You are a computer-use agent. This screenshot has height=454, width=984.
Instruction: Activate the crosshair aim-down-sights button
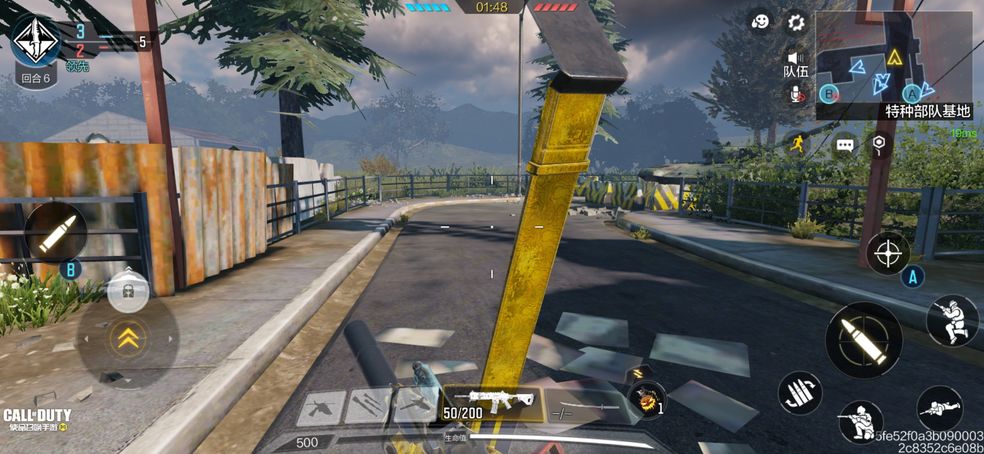click(x=887, y=252)
